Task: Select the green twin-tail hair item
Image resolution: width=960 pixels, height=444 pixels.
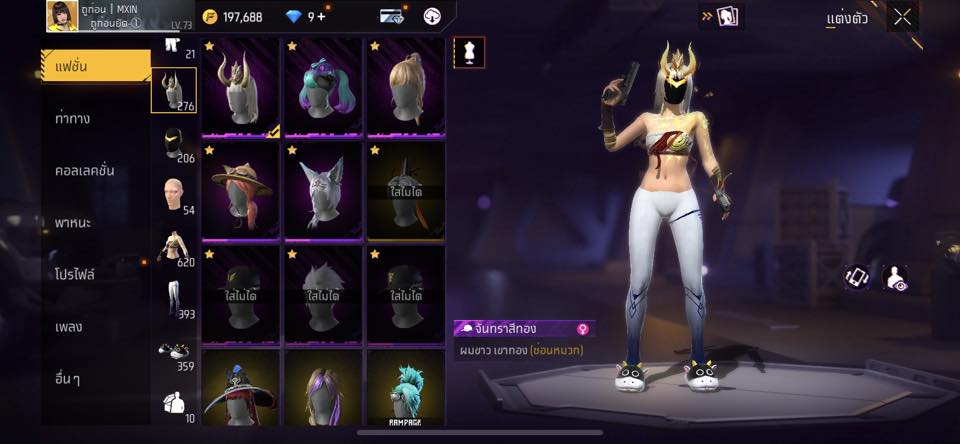Action: (324, 86)
